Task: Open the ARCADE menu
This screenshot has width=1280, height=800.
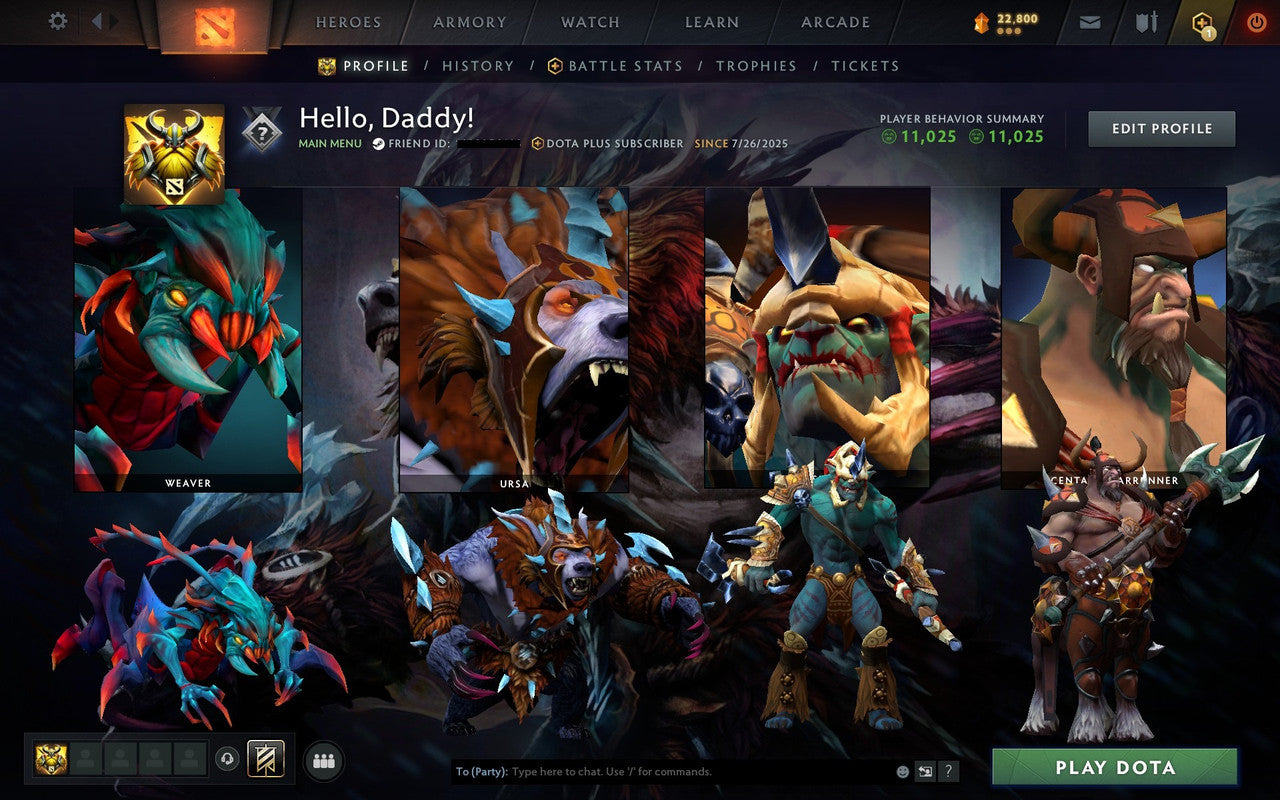Action: pyautogui.click(x=833, y=22)
